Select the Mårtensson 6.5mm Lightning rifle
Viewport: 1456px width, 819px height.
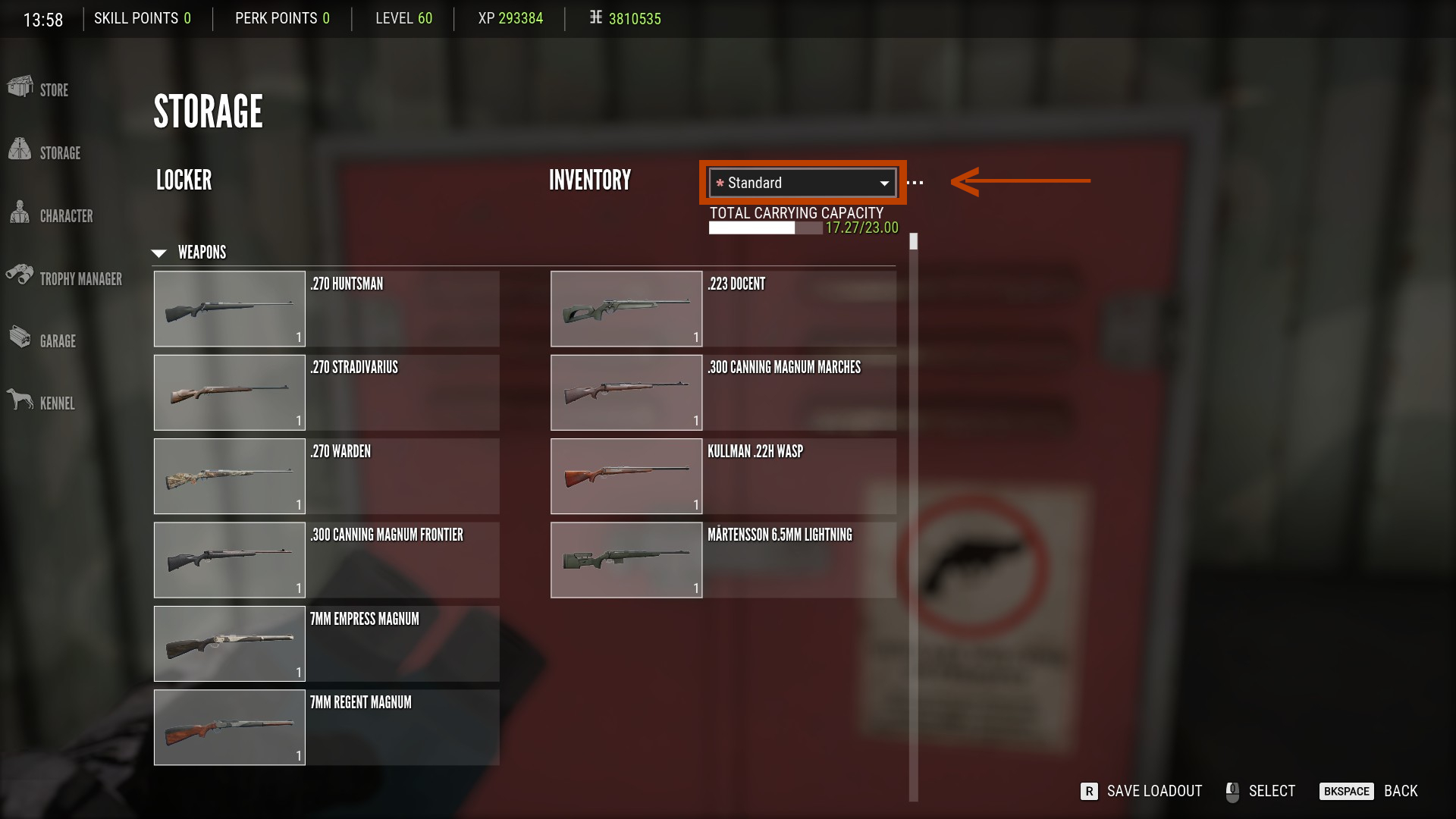tap(626, 560)
